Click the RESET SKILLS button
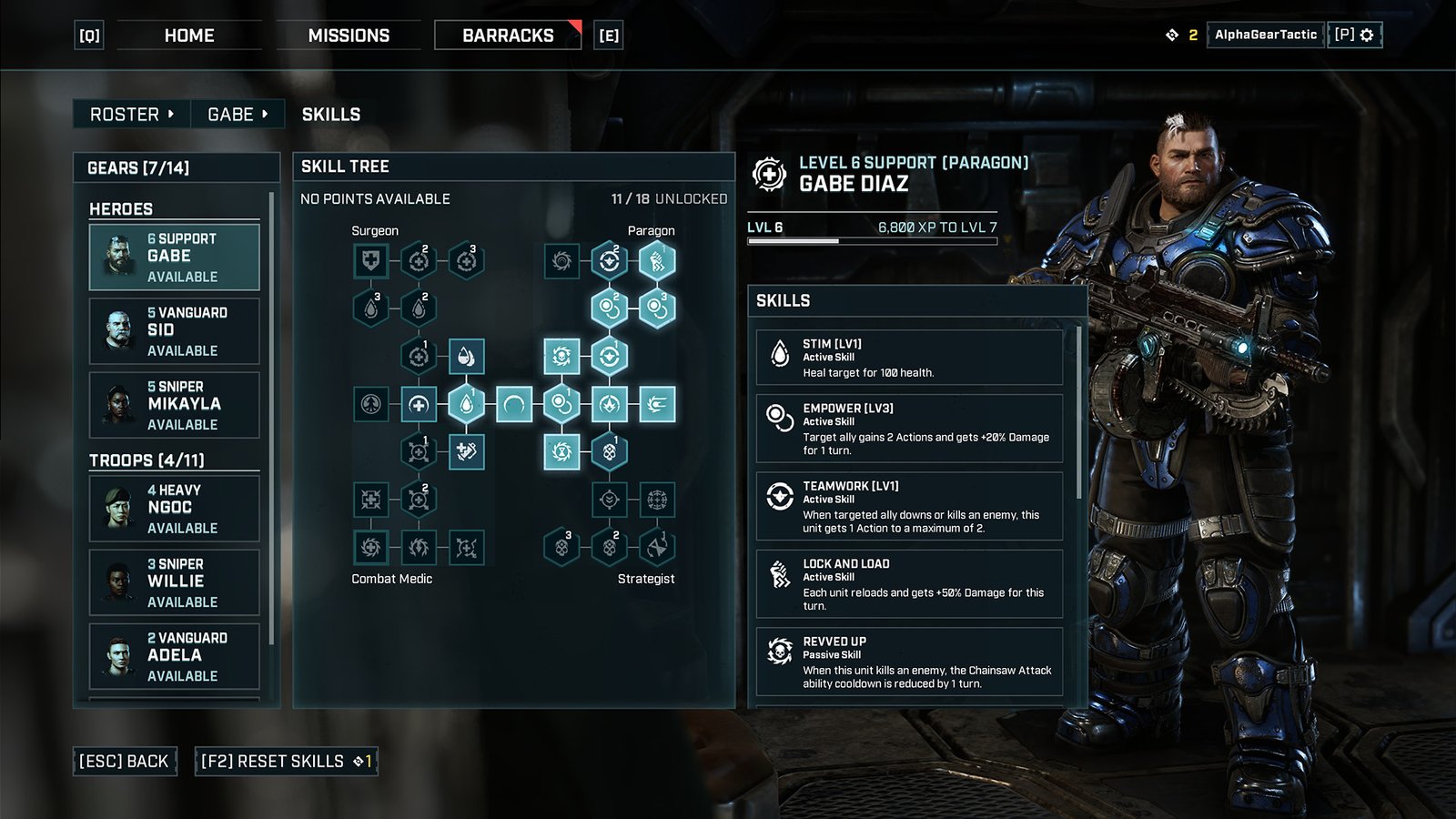The height and width of the screenshot is (819, 1456). tap(284, 761)
